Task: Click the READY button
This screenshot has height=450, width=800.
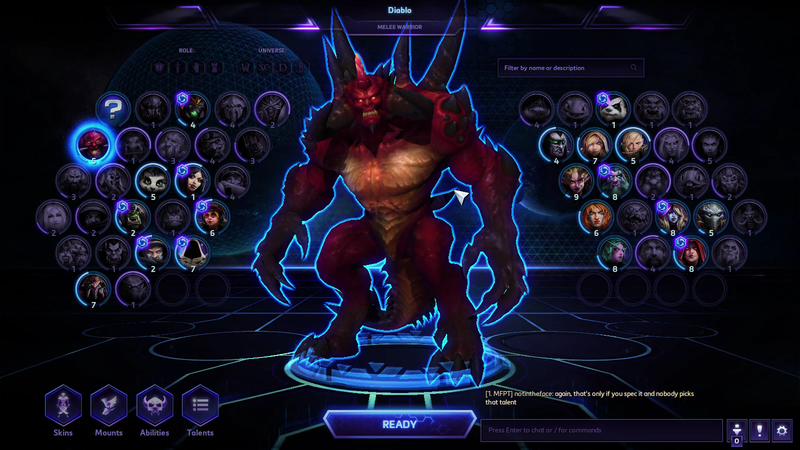Action: click(399, 423)
